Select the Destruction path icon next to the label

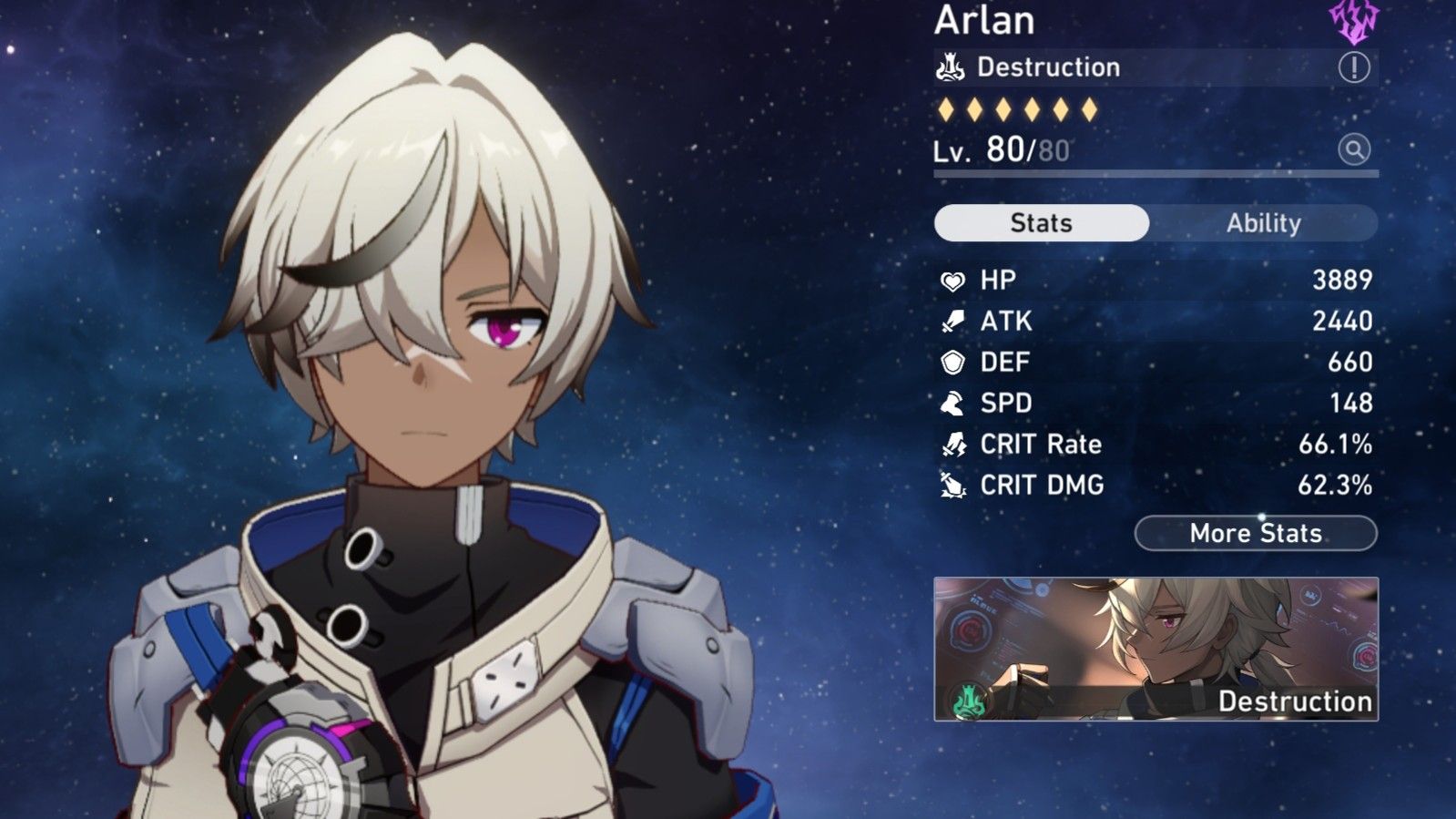(950, 66)
